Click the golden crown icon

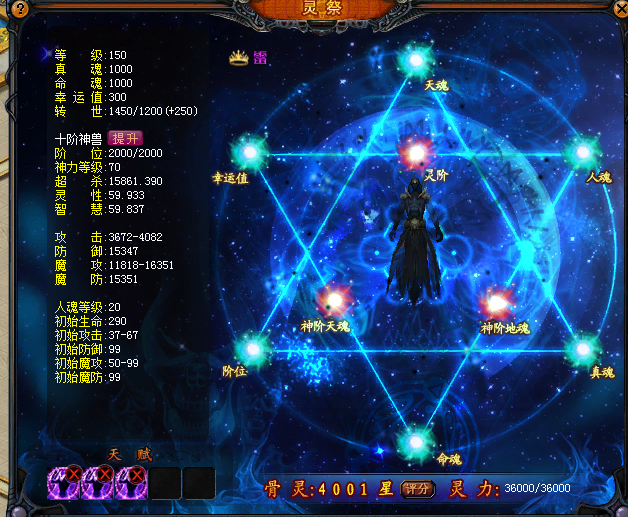(238, 58)
